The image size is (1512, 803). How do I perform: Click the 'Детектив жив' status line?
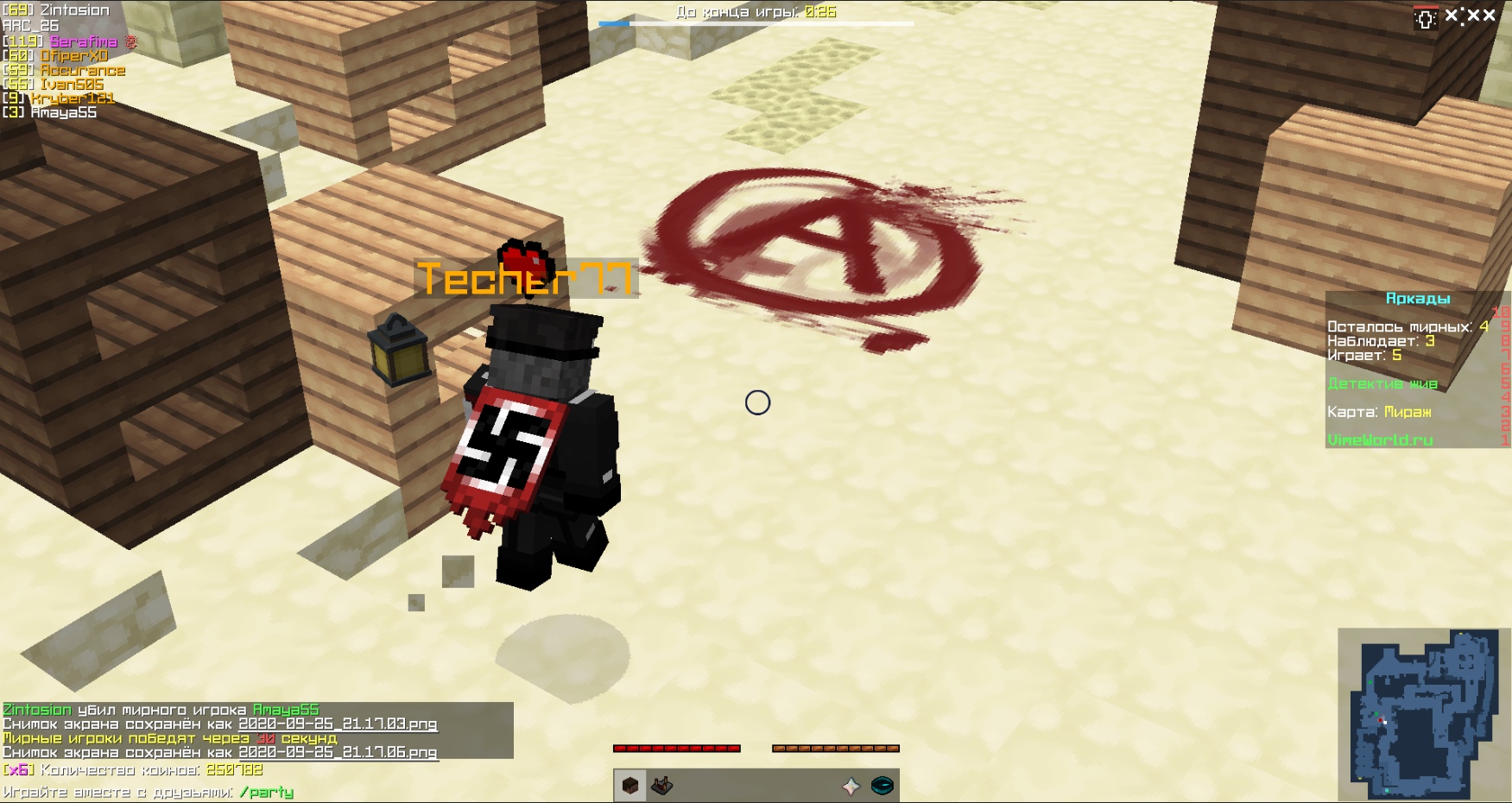[x=1382, y=383]
